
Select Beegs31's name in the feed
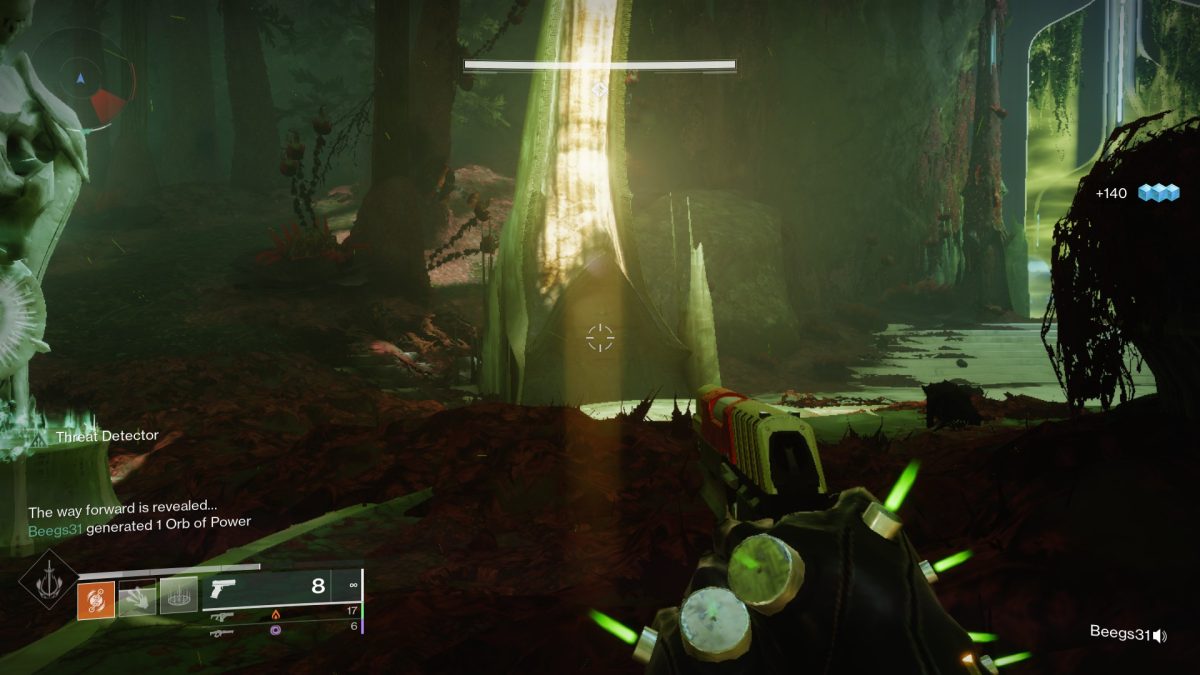click(x=55, y=522)
